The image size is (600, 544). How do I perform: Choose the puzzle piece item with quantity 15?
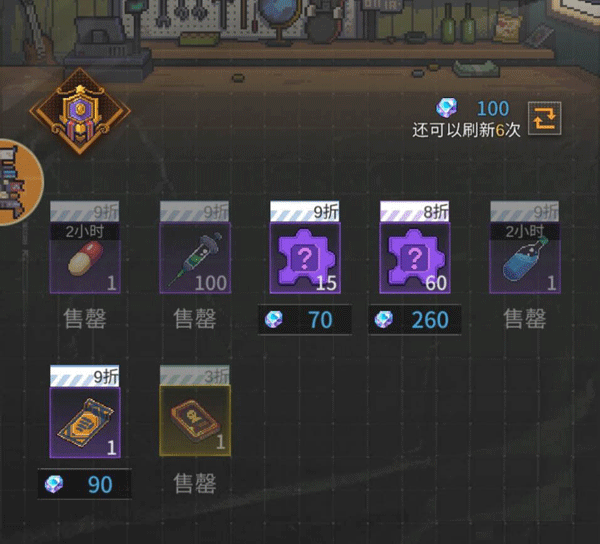[x=305, y=258]
